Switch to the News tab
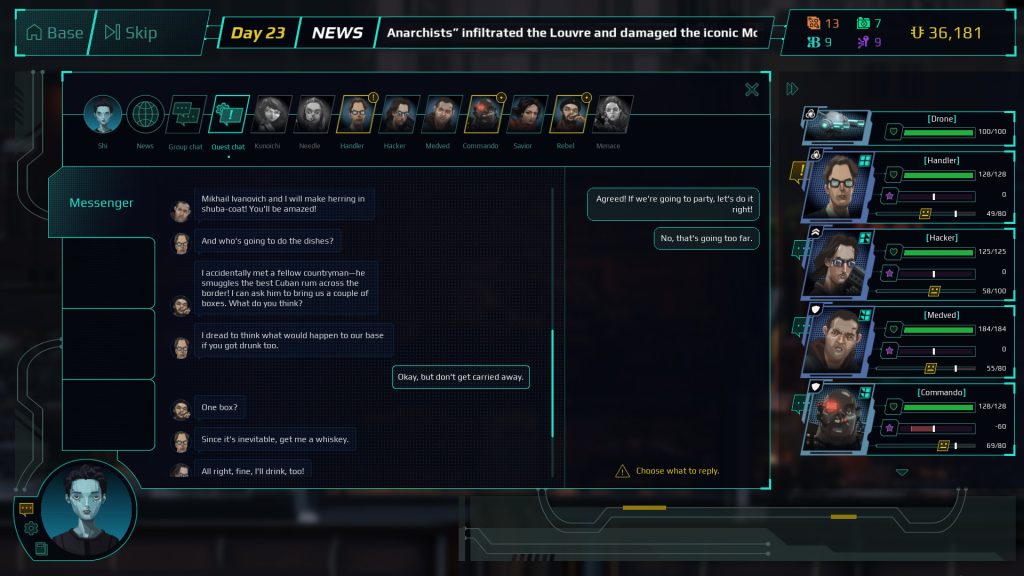Image resolution: width=1024 pixels, height=576 pixels. pyautogui.click(x=145, y=115)
